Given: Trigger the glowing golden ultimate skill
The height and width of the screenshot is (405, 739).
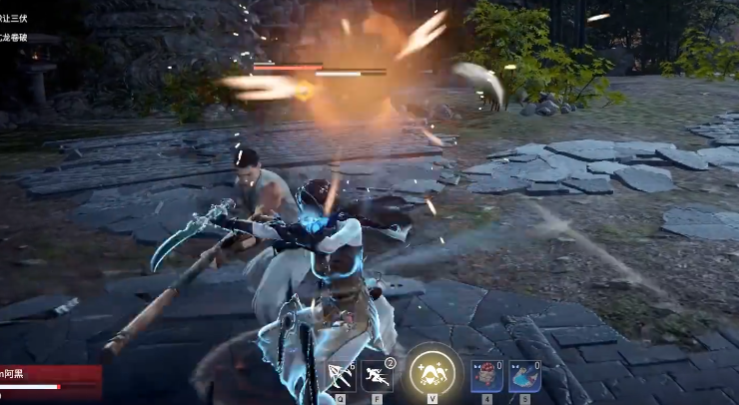Looking at the screenshot, I should pos(433,372).
